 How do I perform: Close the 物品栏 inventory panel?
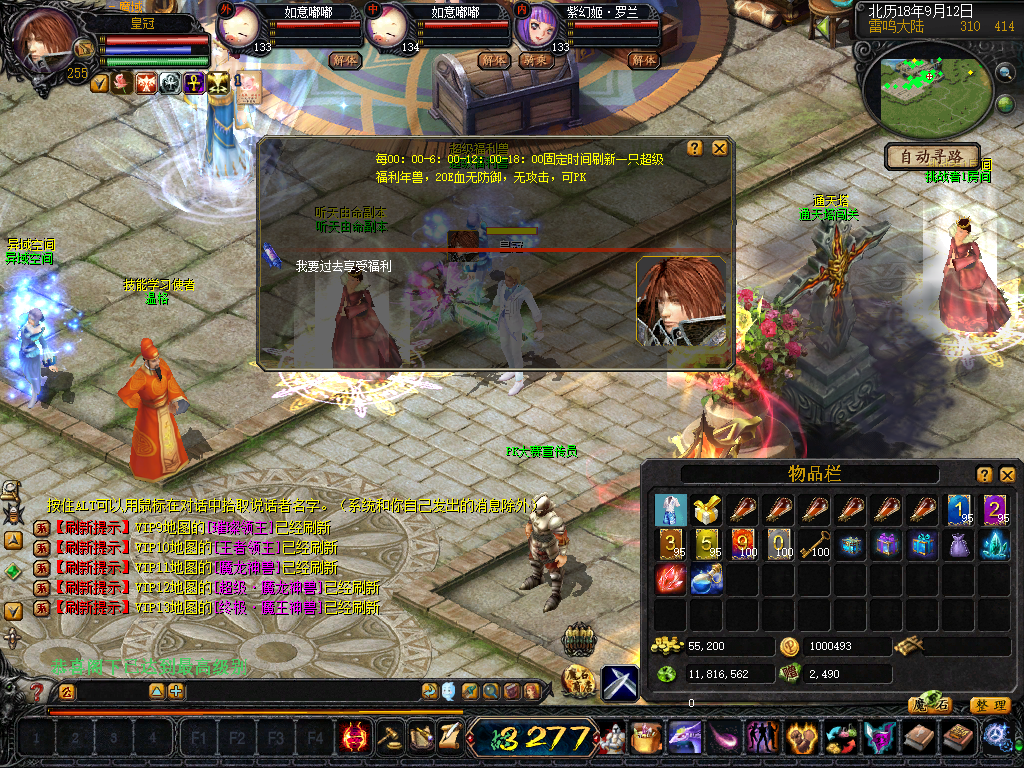[x=1008, y=474]
